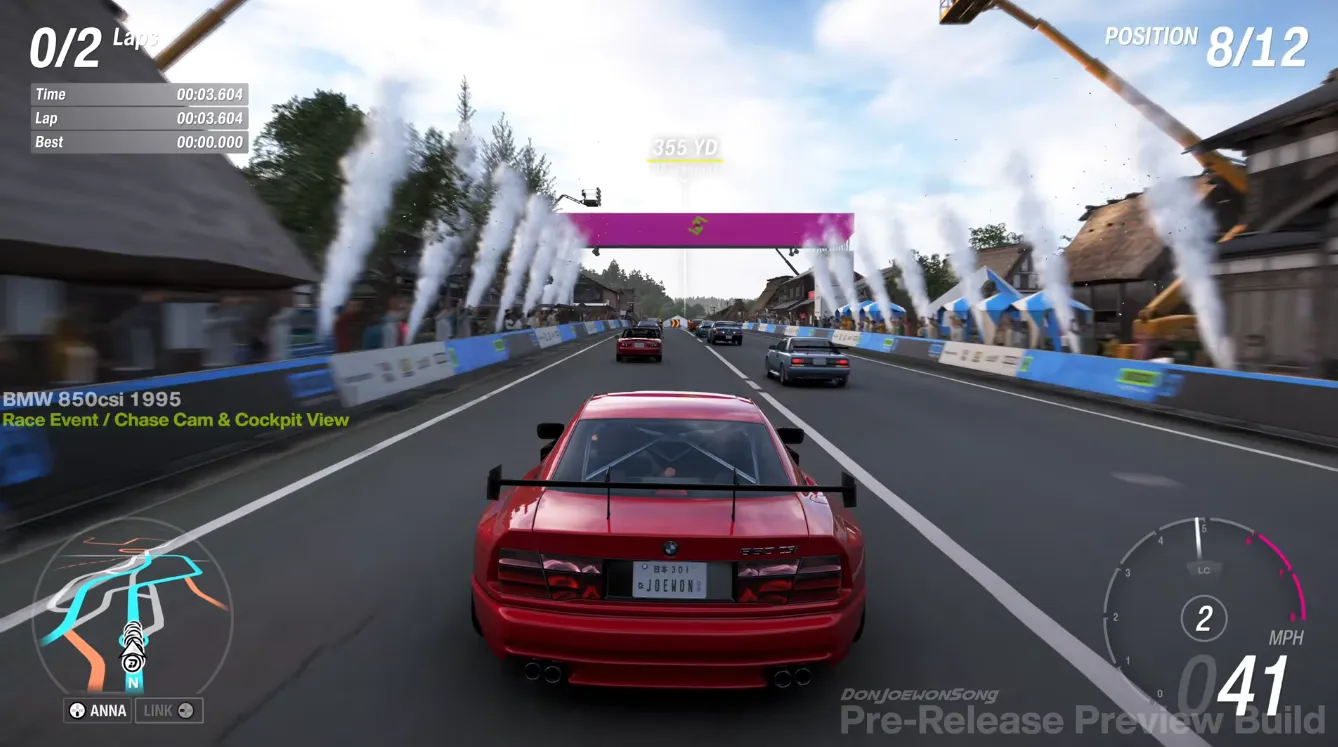This screenshot has height=747, width=1338.
Task: Click the BMW roundel badge on the trunk
Action: point(673,548)
